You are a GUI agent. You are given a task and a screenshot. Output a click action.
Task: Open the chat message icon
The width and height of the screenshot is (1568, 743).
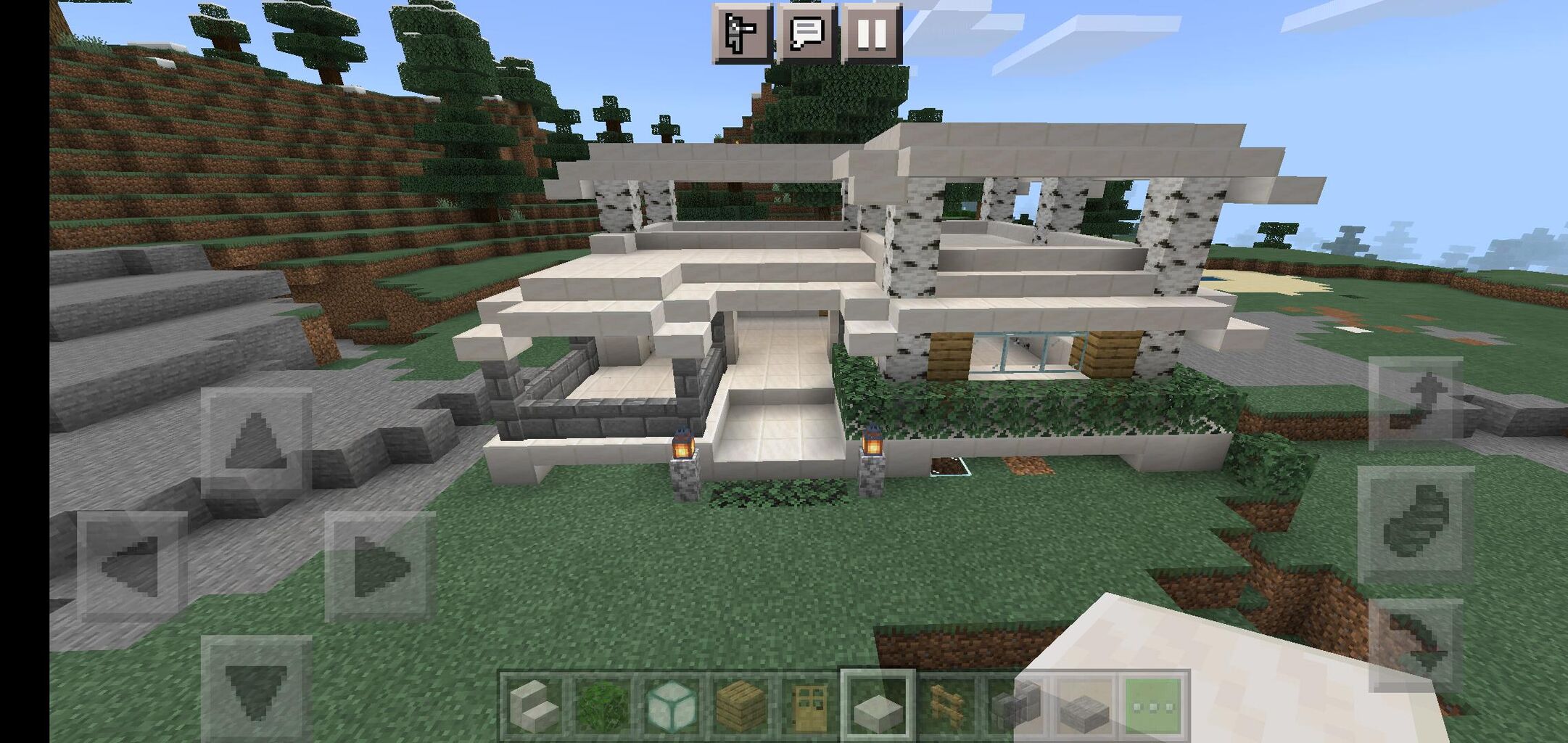(806, 33)
